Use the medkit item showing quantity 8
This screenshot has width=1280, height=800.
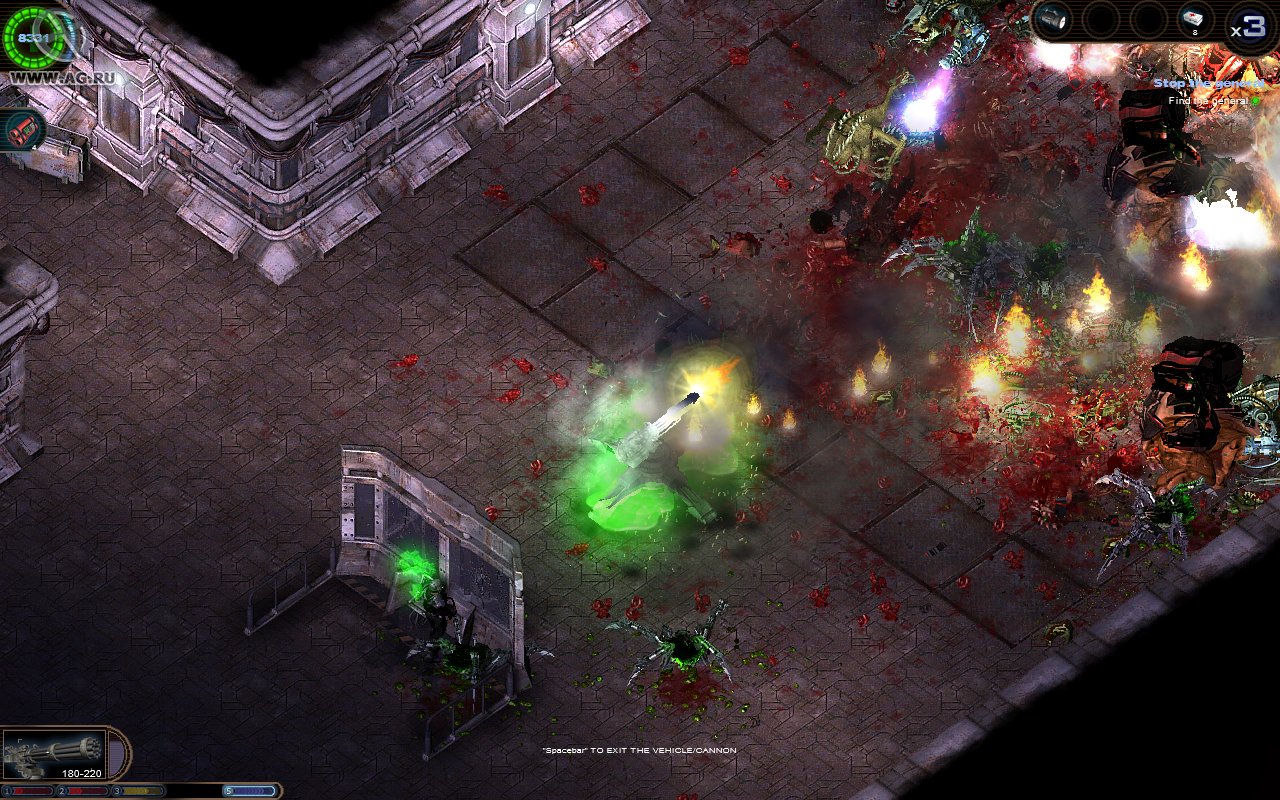pyautogui.click(x=1194, y=18)
